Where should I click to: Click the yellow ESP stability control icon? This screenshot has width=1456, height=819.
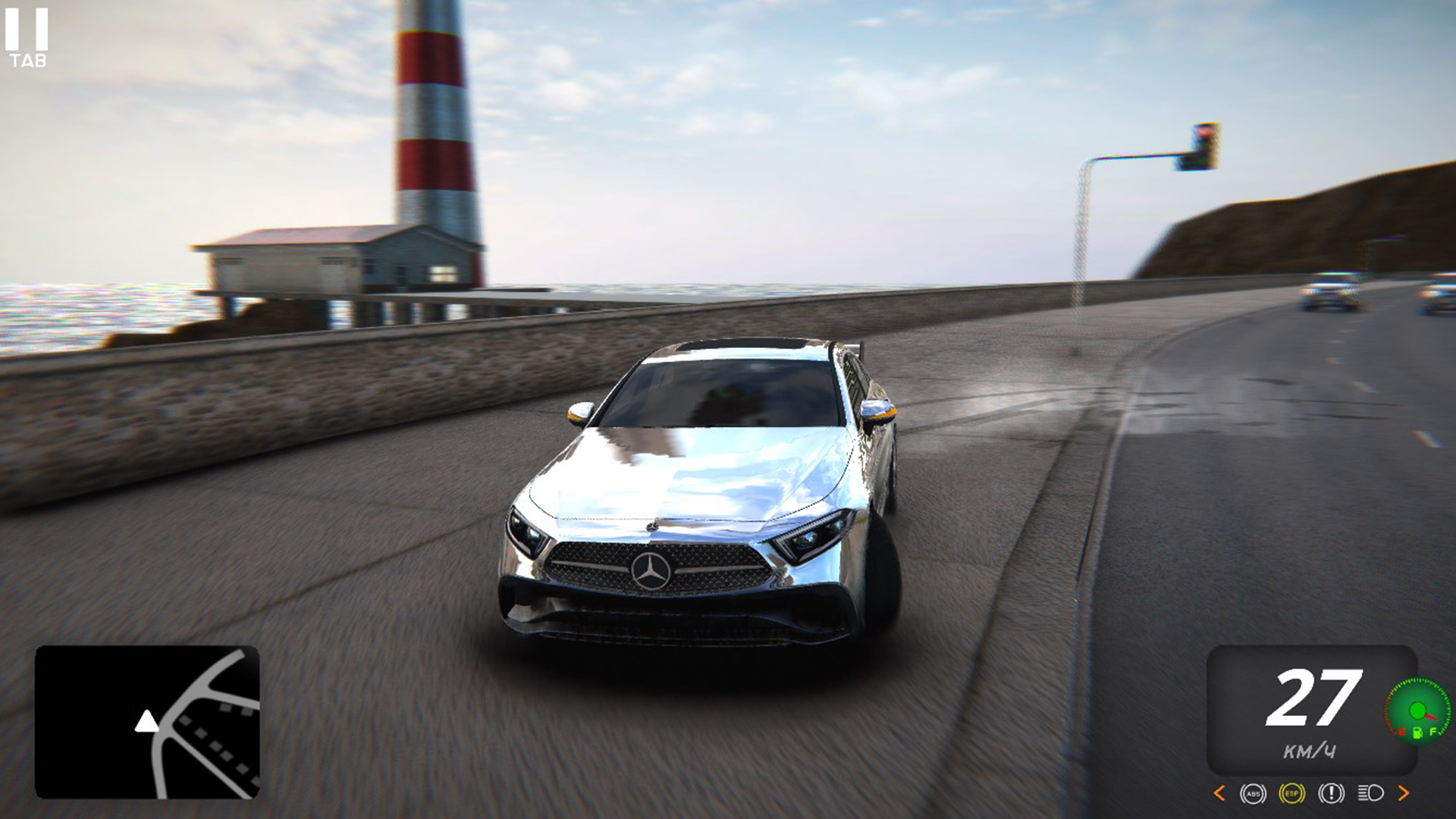(x=1293, y=793)
